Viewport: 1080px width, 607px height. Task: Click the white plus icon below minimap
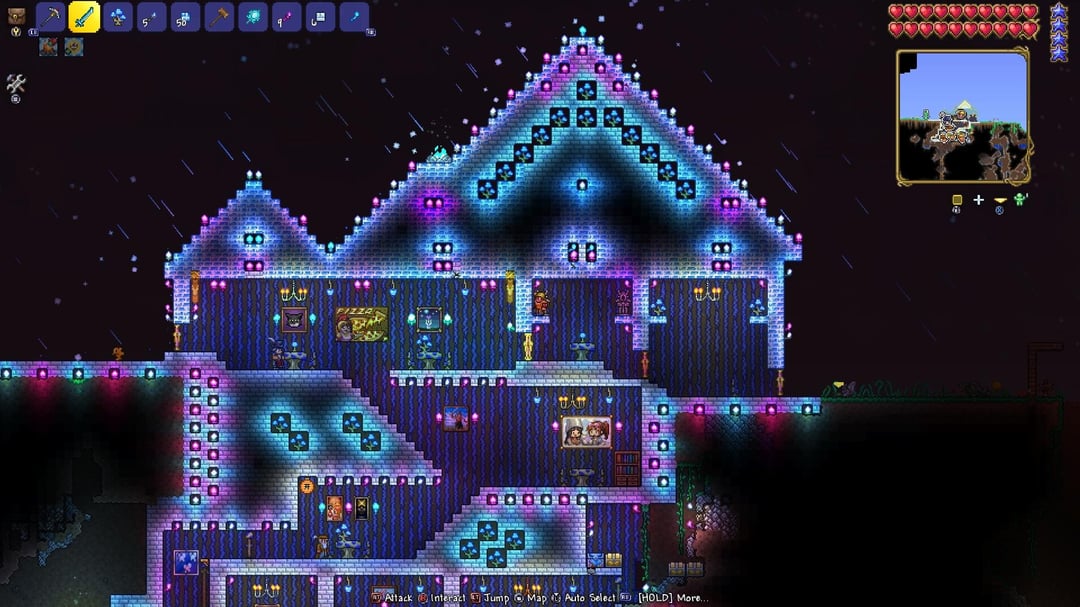(x=978, y=201)
